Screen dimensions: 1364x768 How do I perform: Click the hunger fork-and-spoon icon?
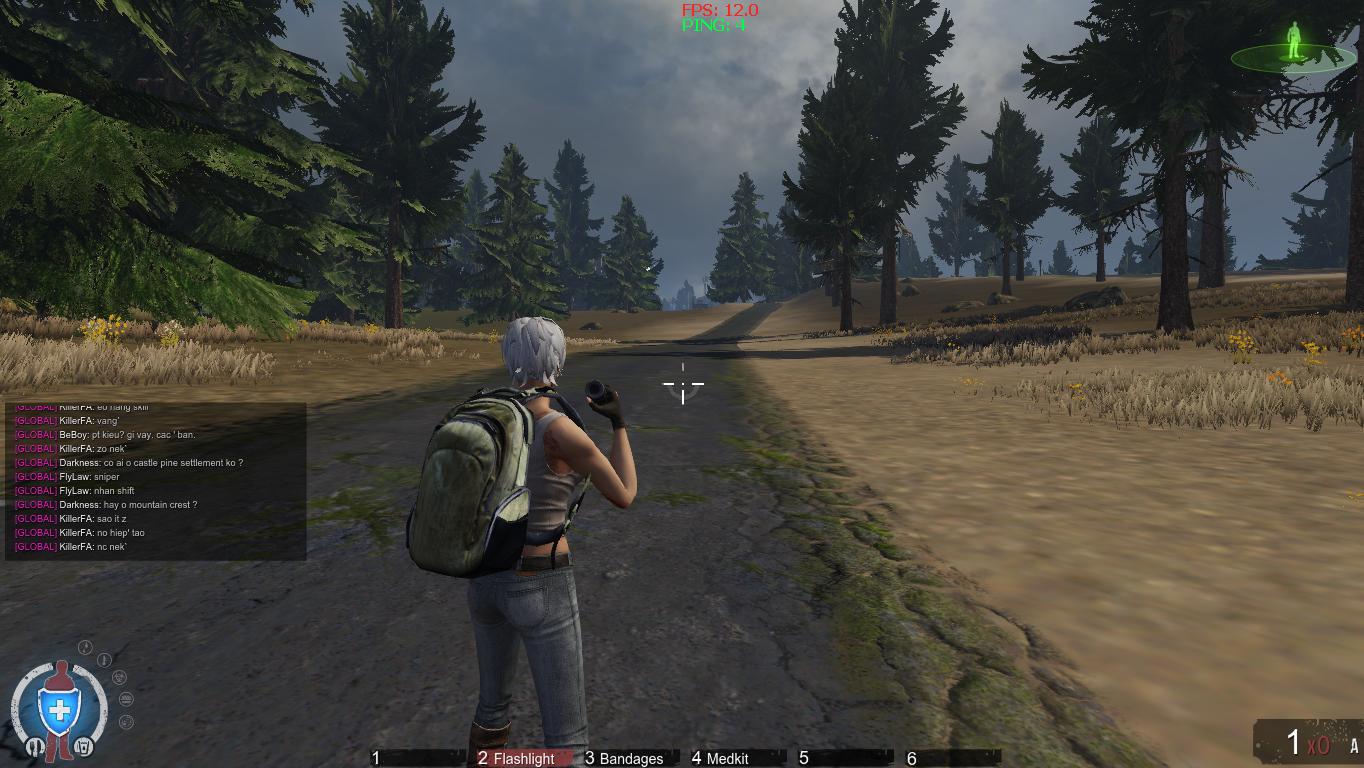click(x=35, y=746)
